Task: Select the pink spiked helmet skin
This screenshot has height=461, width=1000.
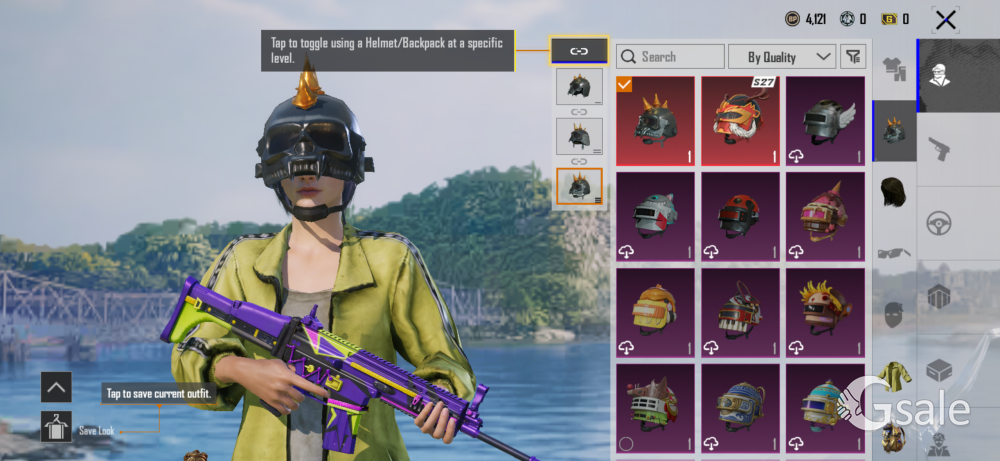Action: [825, 216]
